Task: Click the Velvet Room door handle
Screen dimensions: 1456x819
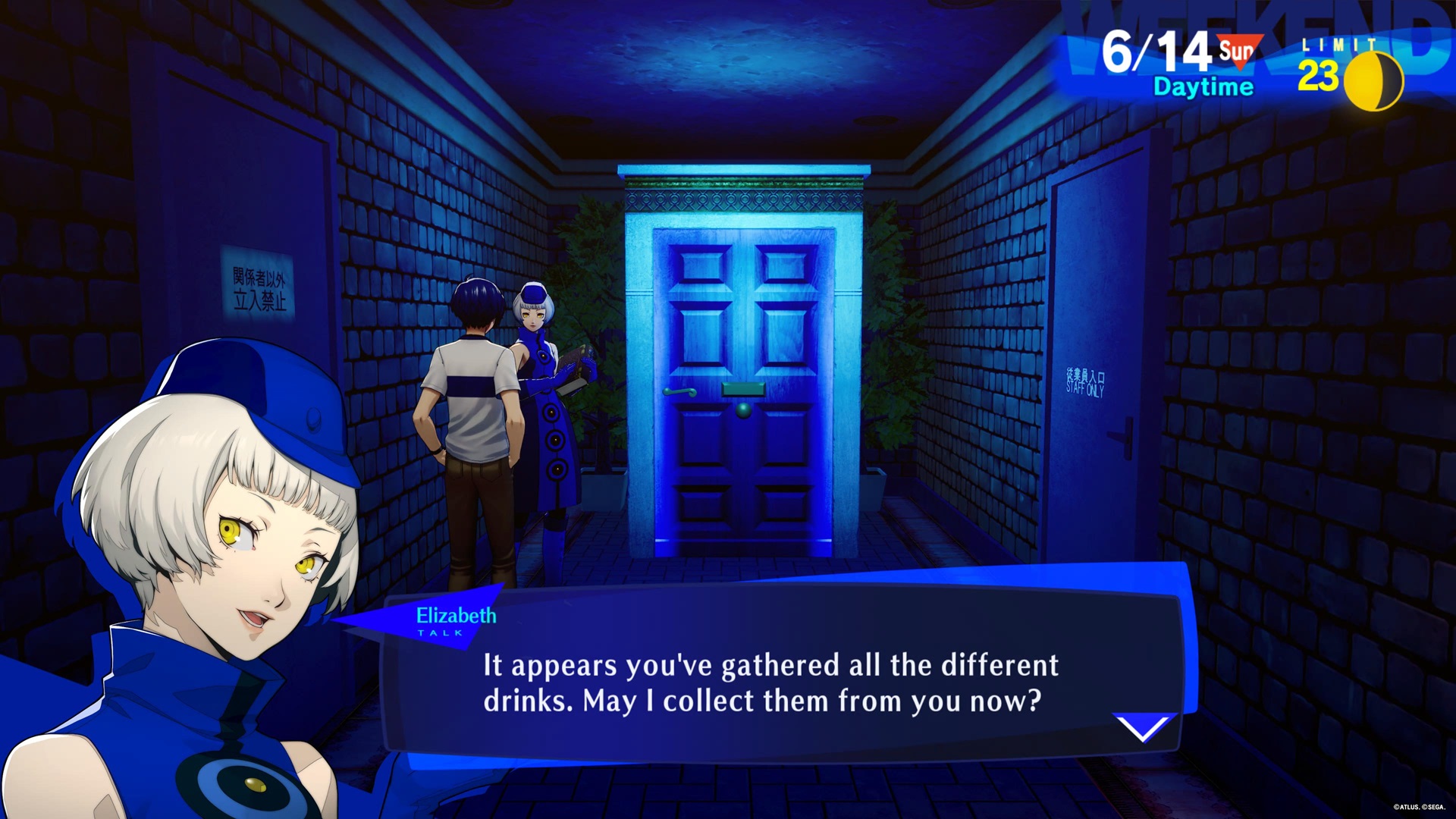Action: 679,392
